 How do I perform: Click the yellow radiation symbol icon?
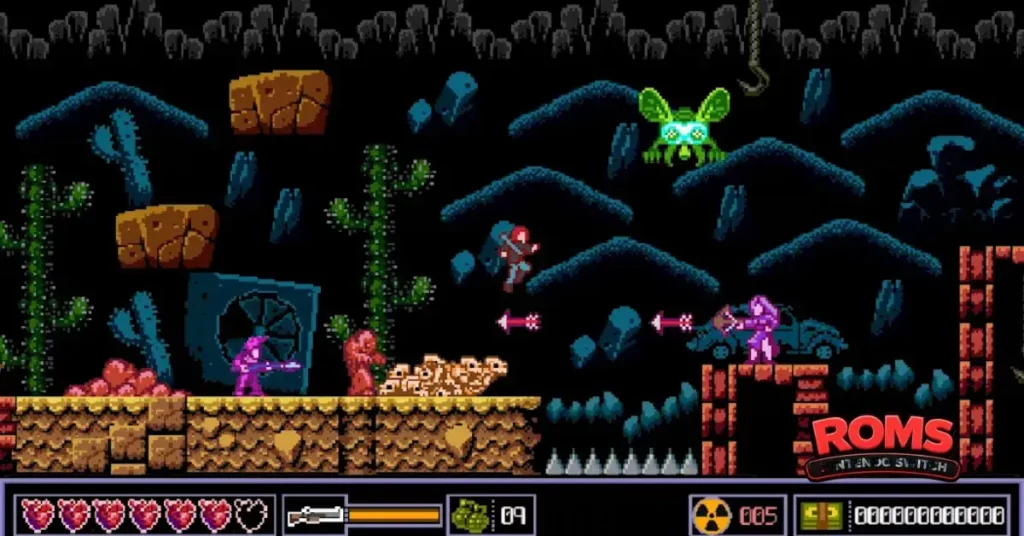coord(711,516)
